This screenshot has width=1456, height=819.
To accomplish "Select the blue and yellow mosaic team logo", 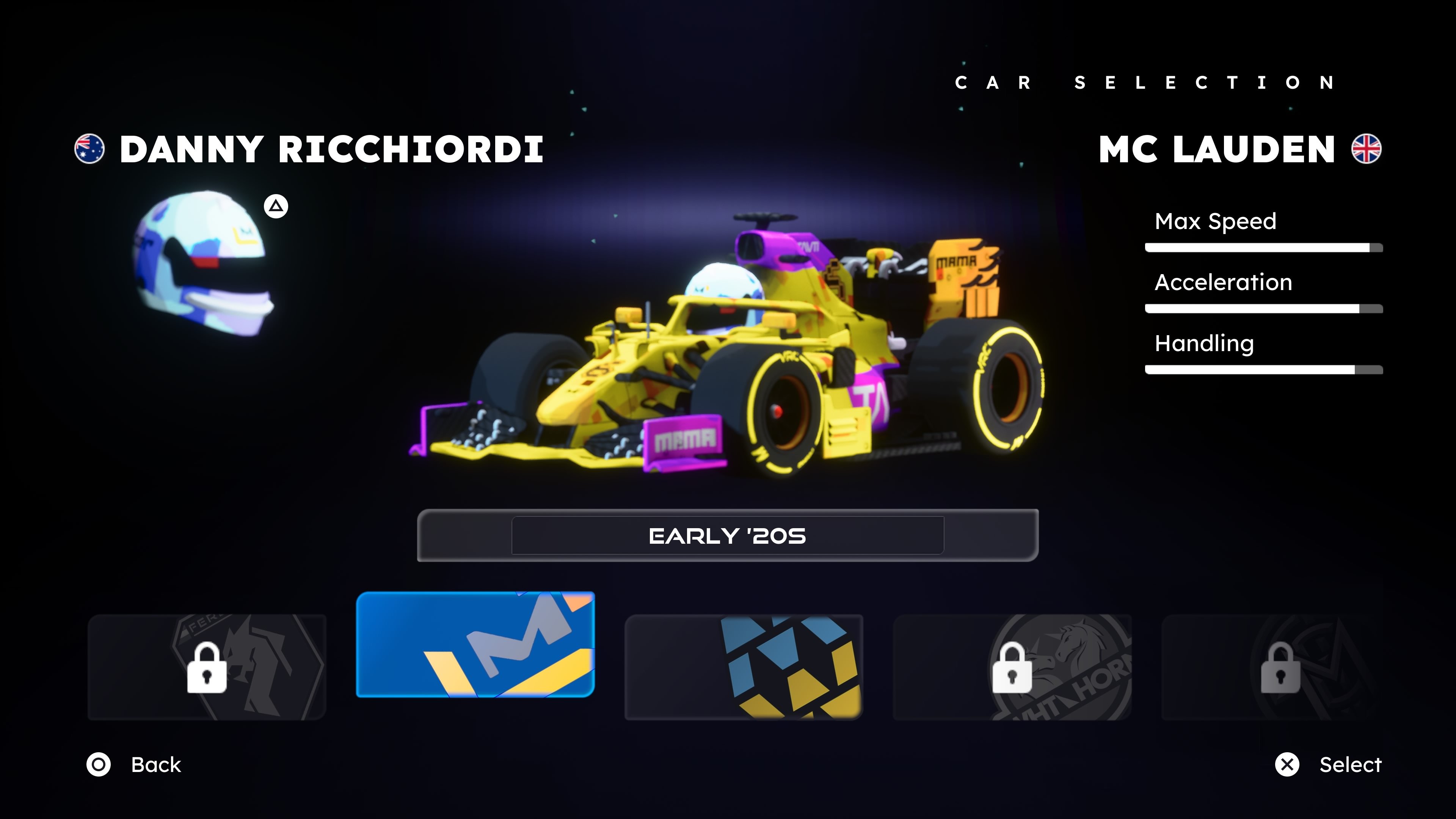I will tap(744, 667).
